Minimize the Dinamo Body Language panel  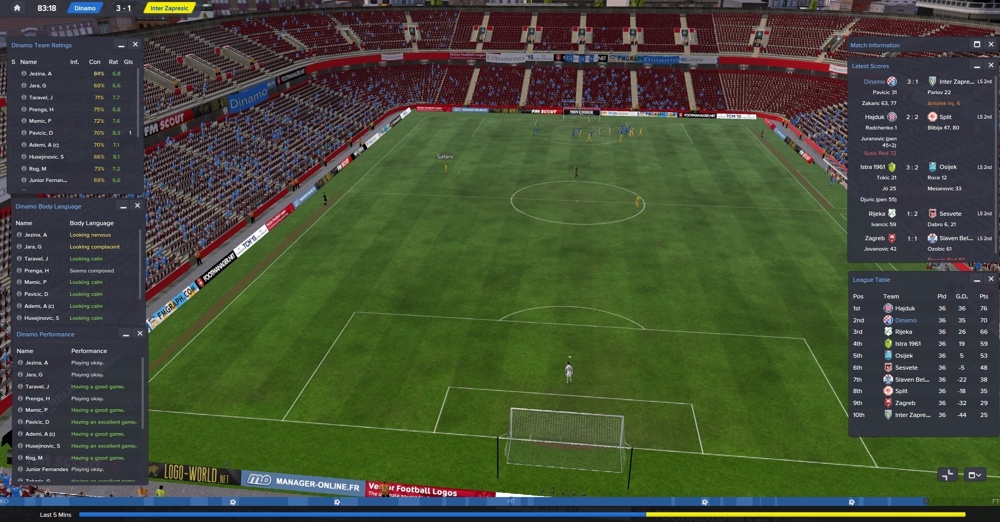(123, 207)
